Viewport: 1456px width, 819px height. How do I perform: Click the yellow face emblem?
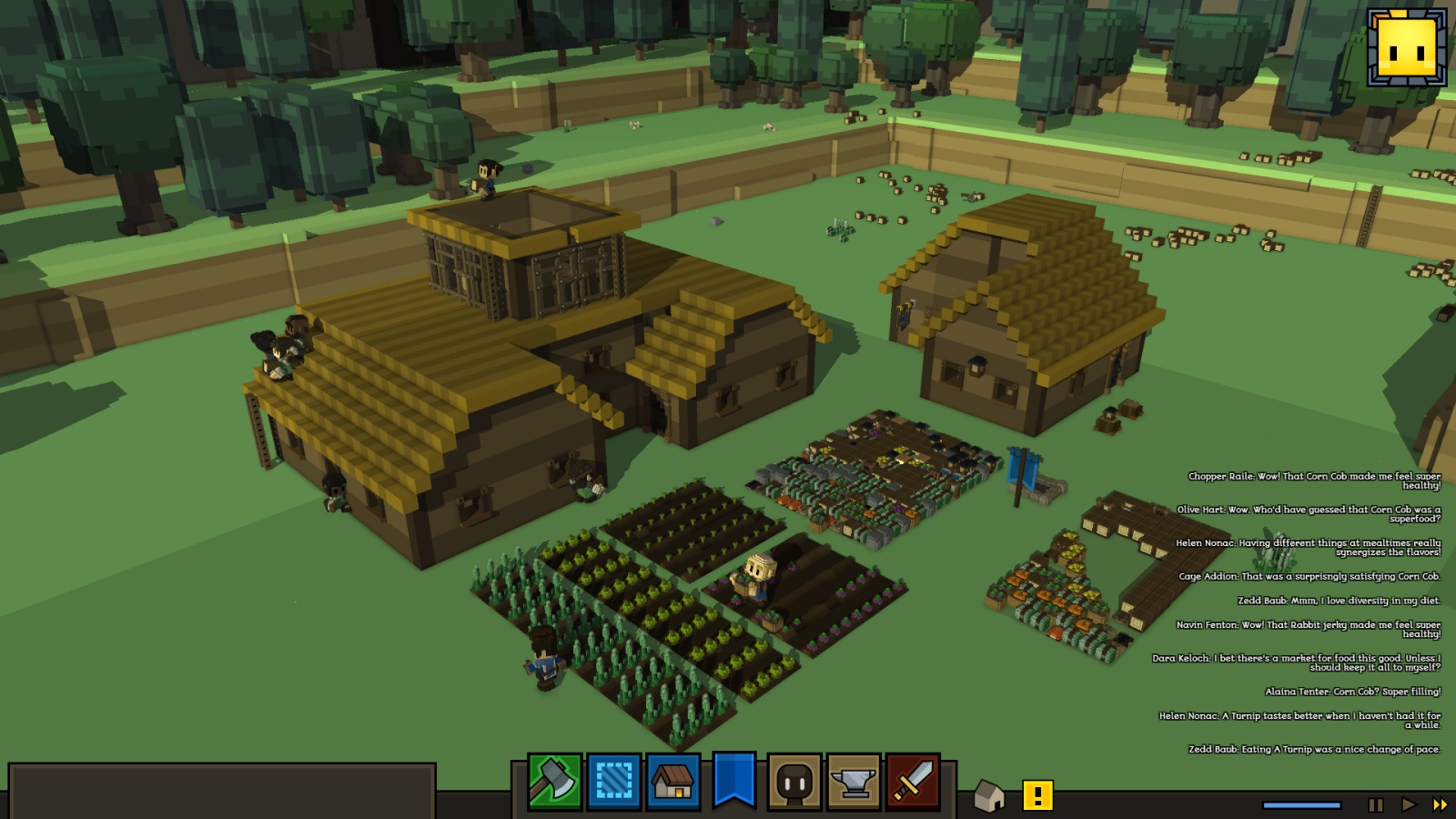[x=1406, y=47]
